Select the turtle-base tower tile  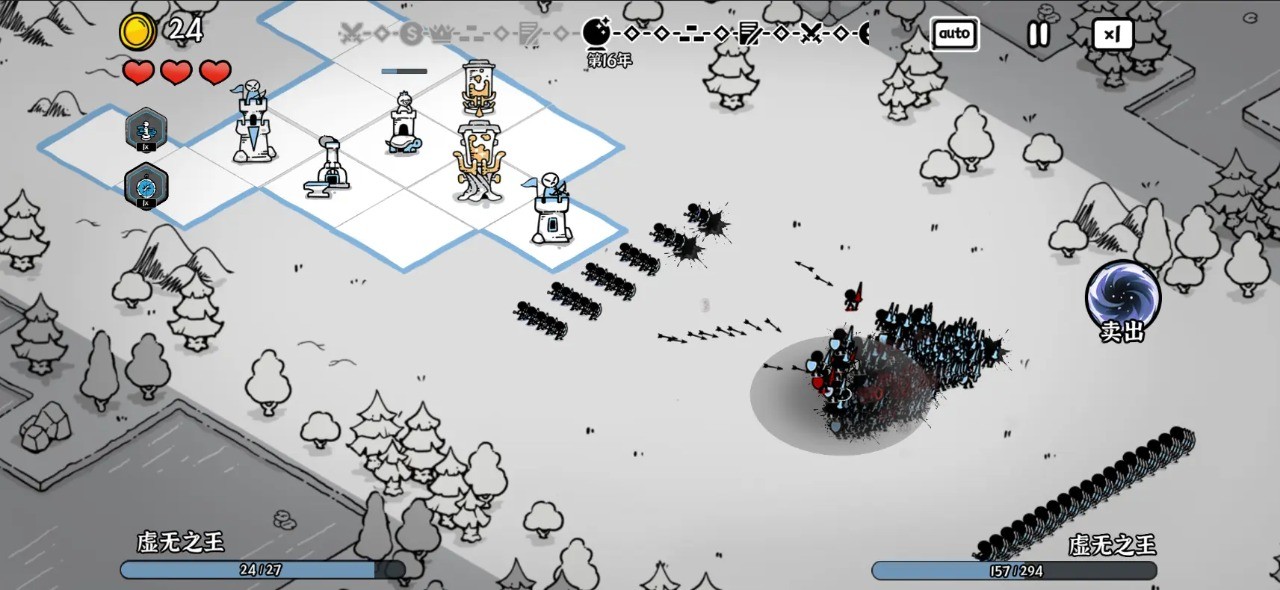pos(403,128)
